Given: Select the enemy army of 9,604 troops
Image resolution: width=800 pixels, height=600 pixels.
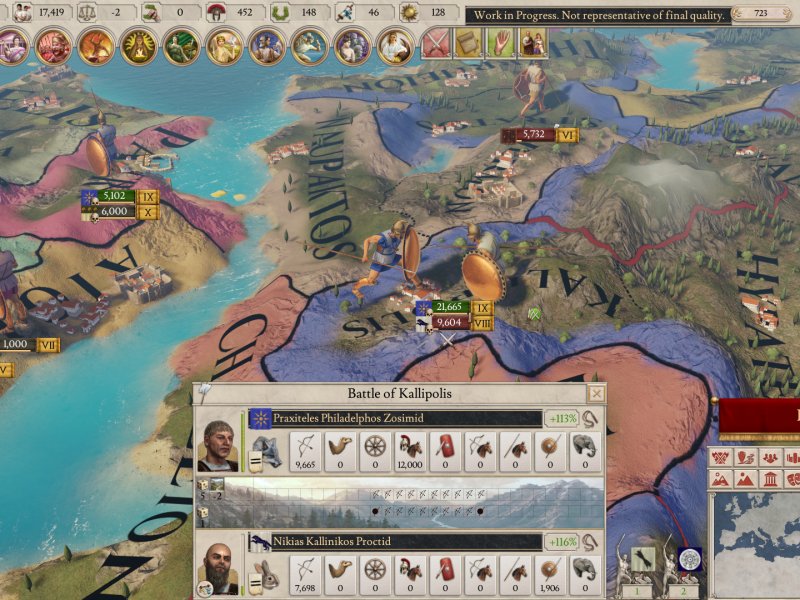Looking at the screenshot, I should tap(448, 322).
